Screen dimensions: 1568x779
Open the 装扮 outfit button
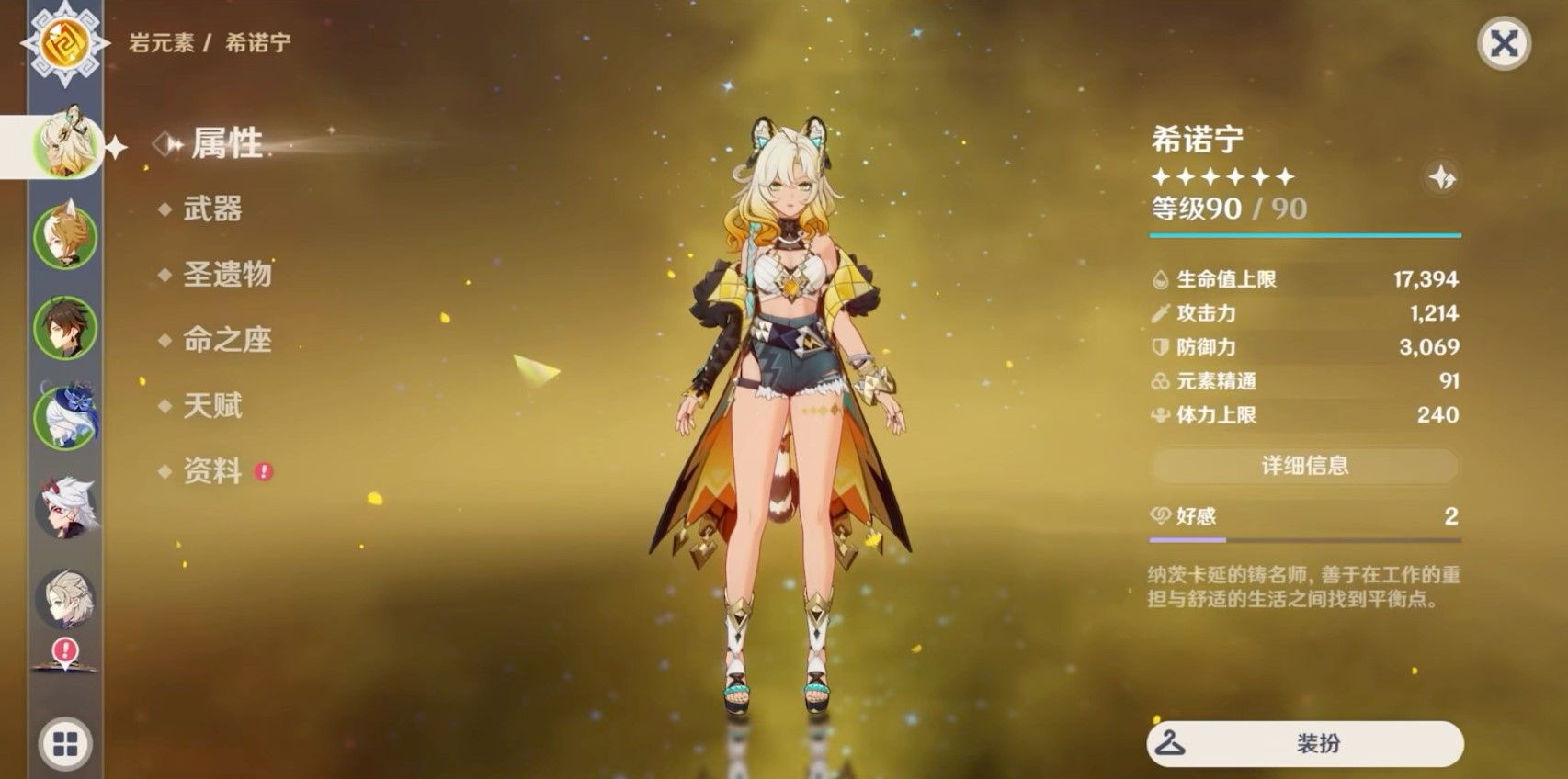pos(1304,743)
